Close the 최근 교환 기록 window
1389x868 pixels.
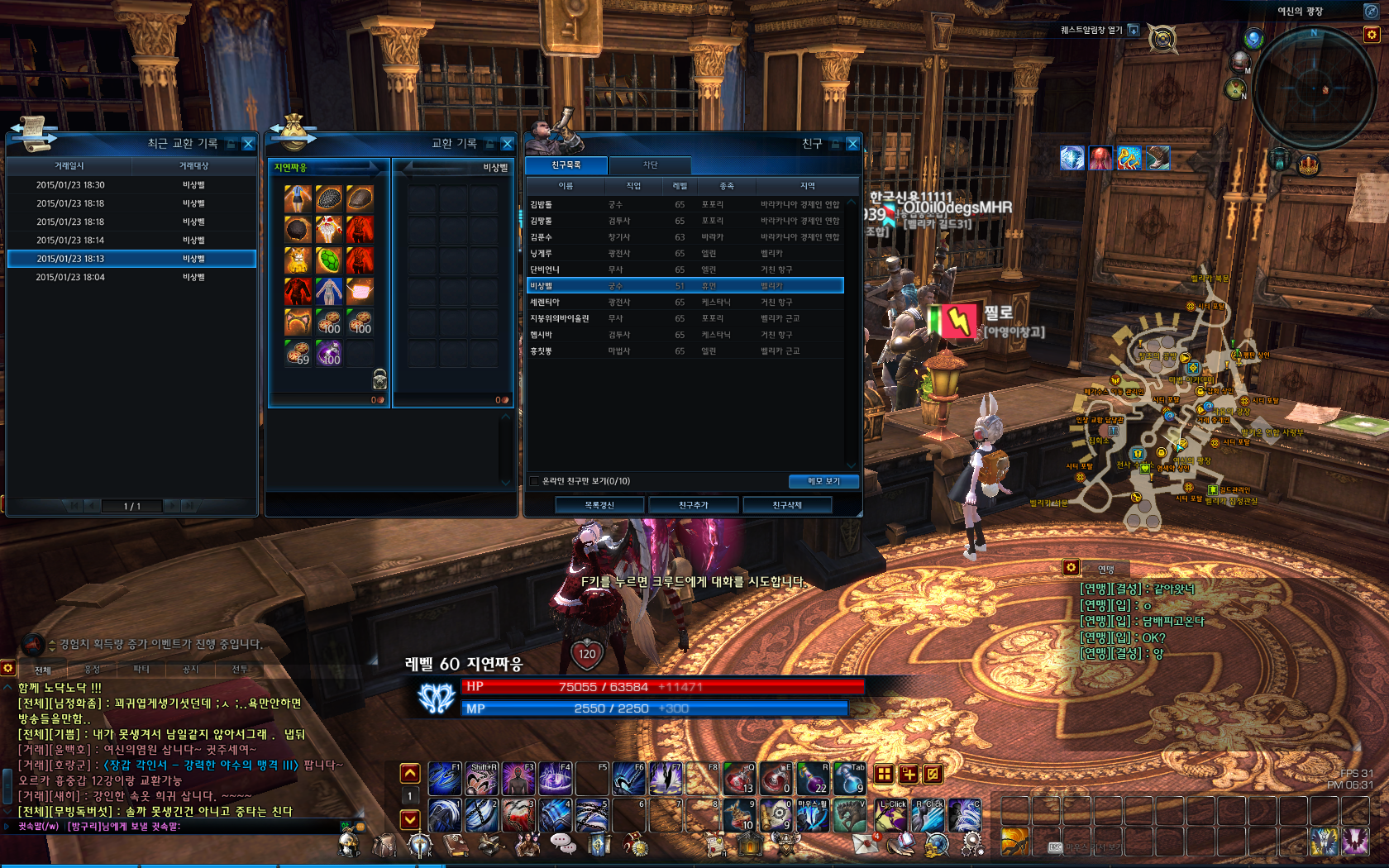click(248, 144)
